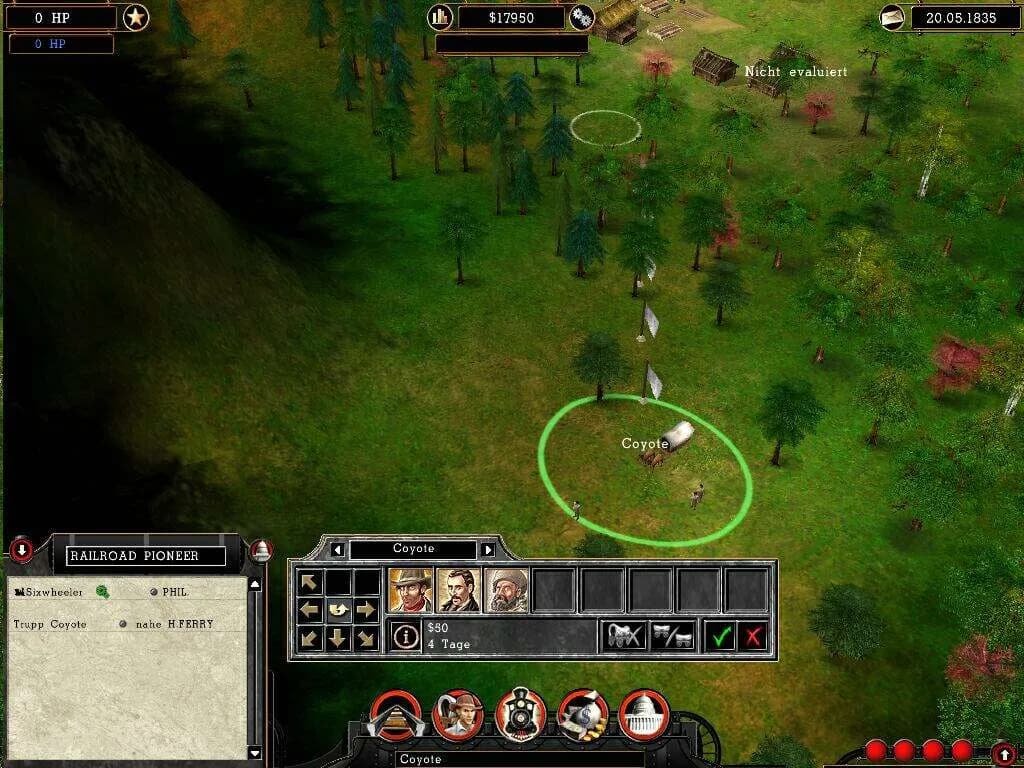Switch to the next troop with the right arrow
This screenshot has width=1024, height=768.
pyautogui.click(x=488, y=549)
